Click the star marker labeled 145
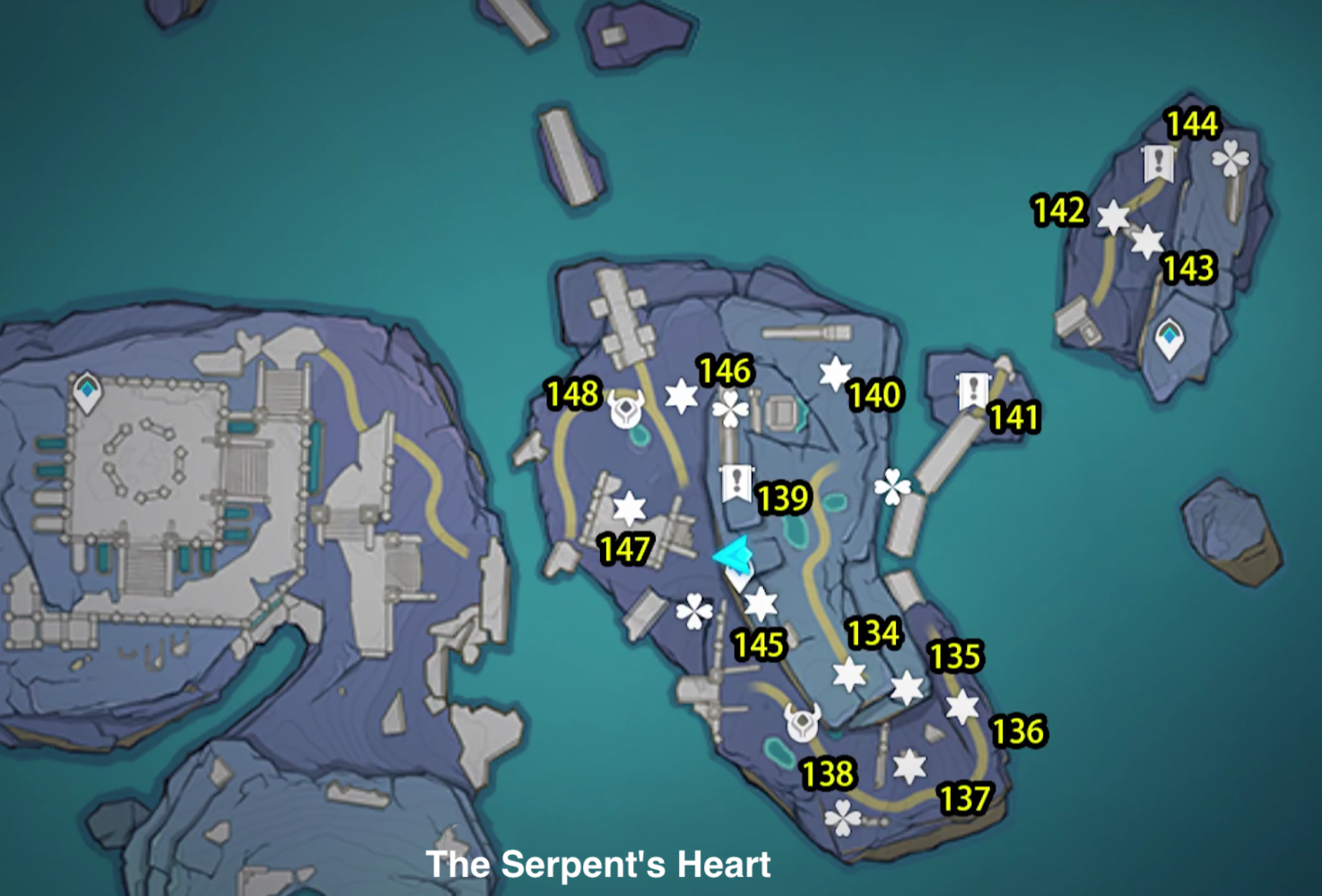This screenshot has height=896, width=1322. [x=763, y=605]
